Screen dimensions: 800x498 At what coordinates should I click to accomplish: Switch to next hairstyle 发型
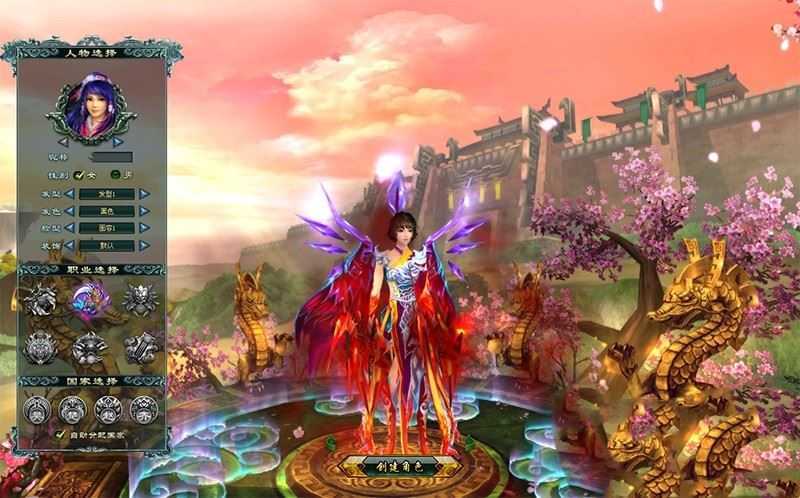click(x=145, y=194)
